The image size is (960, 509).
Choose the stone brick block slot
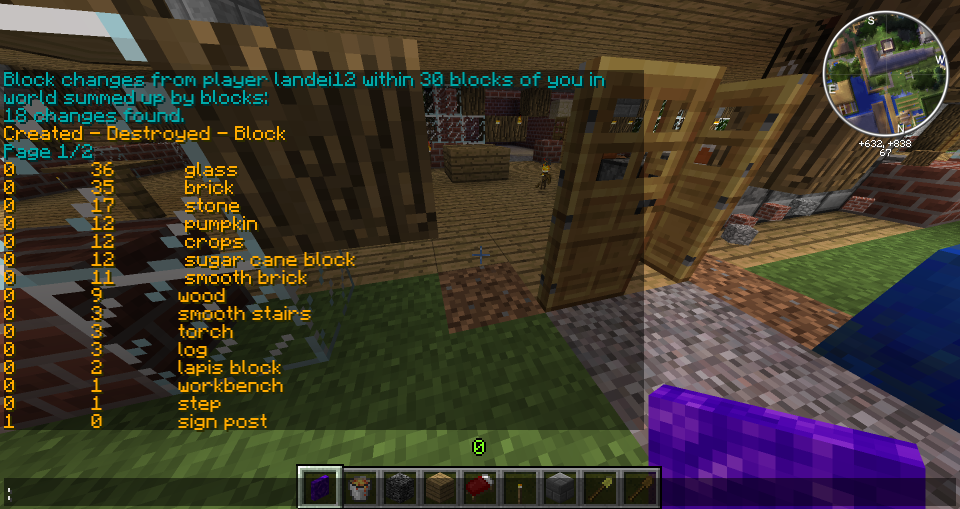point(558,488)
